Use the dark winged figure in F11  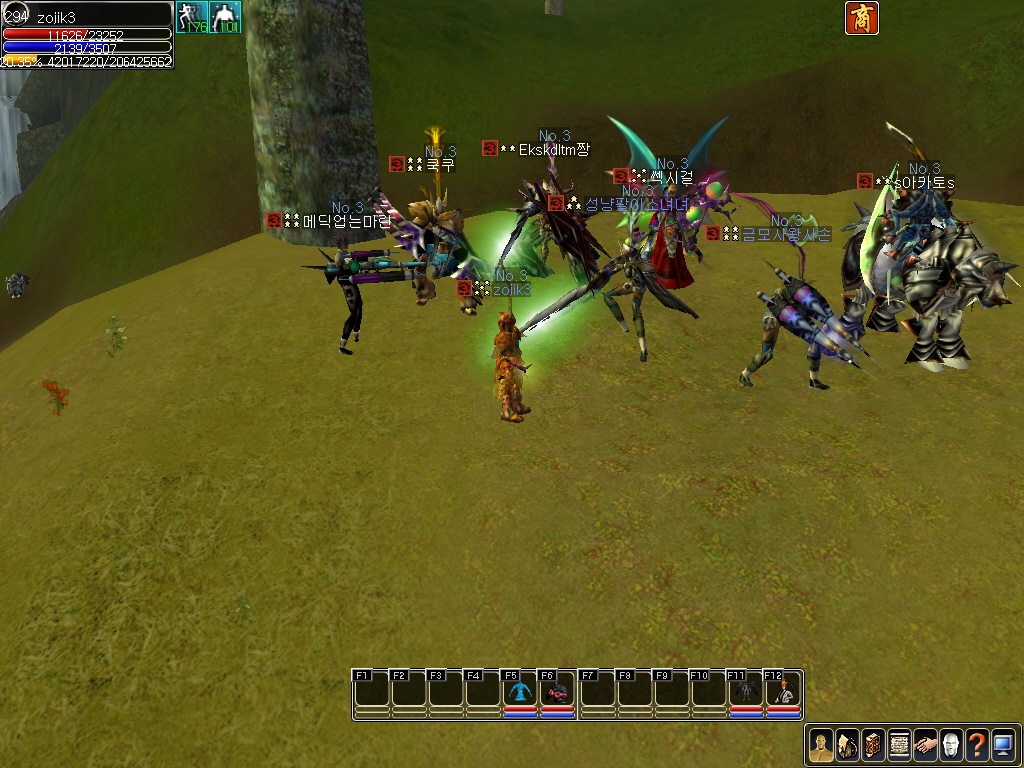(x=745, y=692)
